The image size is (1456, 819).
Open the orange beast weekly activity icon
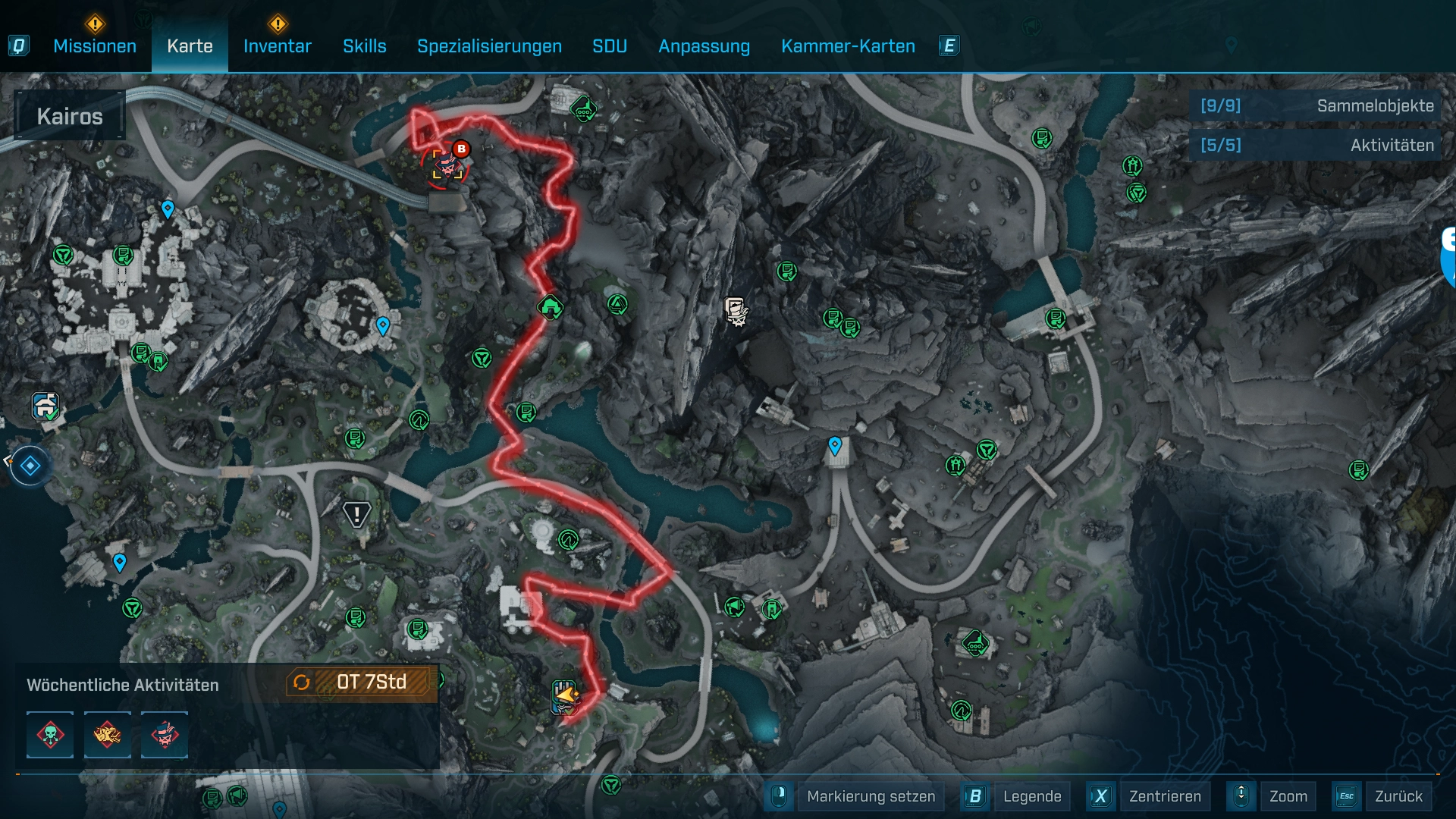pyautogui.click(x=107, y=735)
